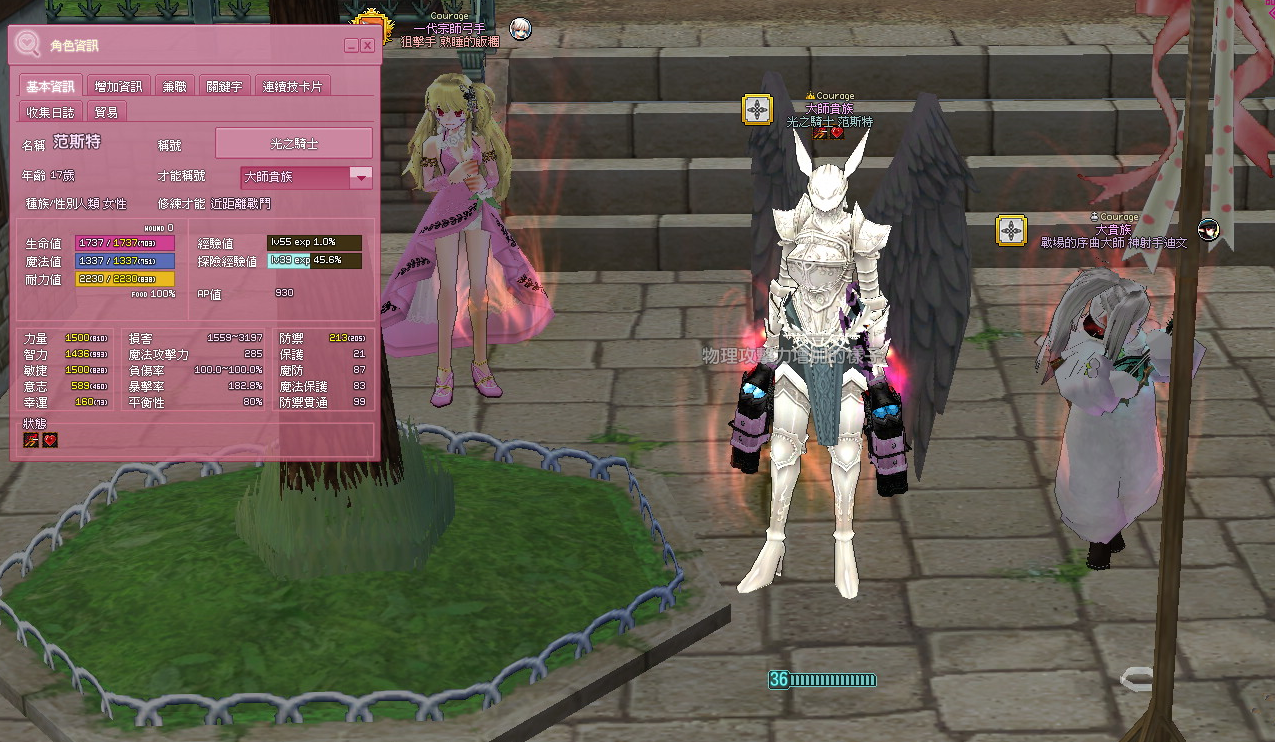Image resolution: width=1275 pixels, height=742 pixels.
Task: Open the 貿易 tab
Action: pos(106,112)
